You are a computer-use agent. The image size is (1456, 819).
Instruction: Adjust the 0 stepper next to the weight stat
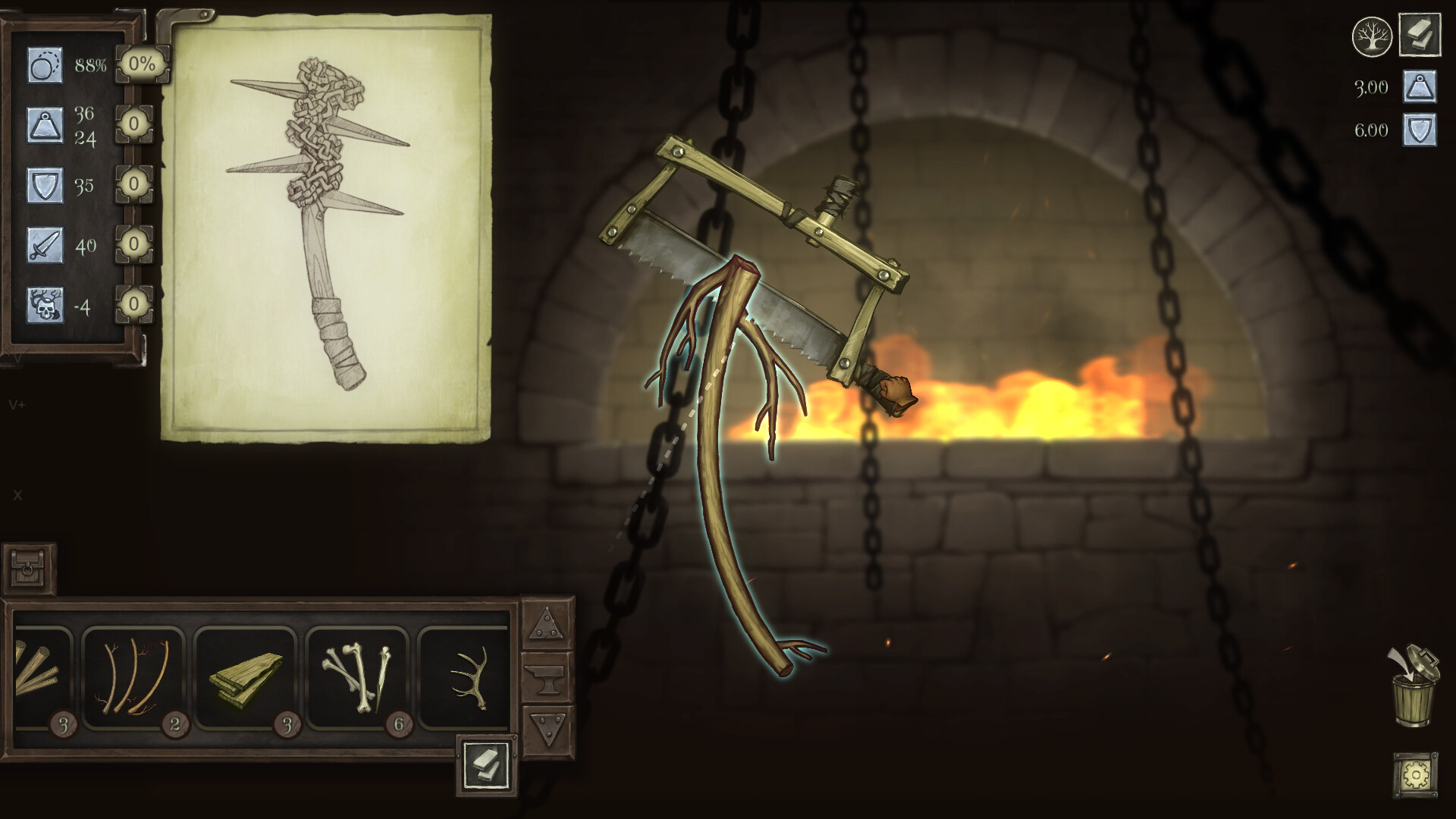pyautogui.click(x=133, y=125)
